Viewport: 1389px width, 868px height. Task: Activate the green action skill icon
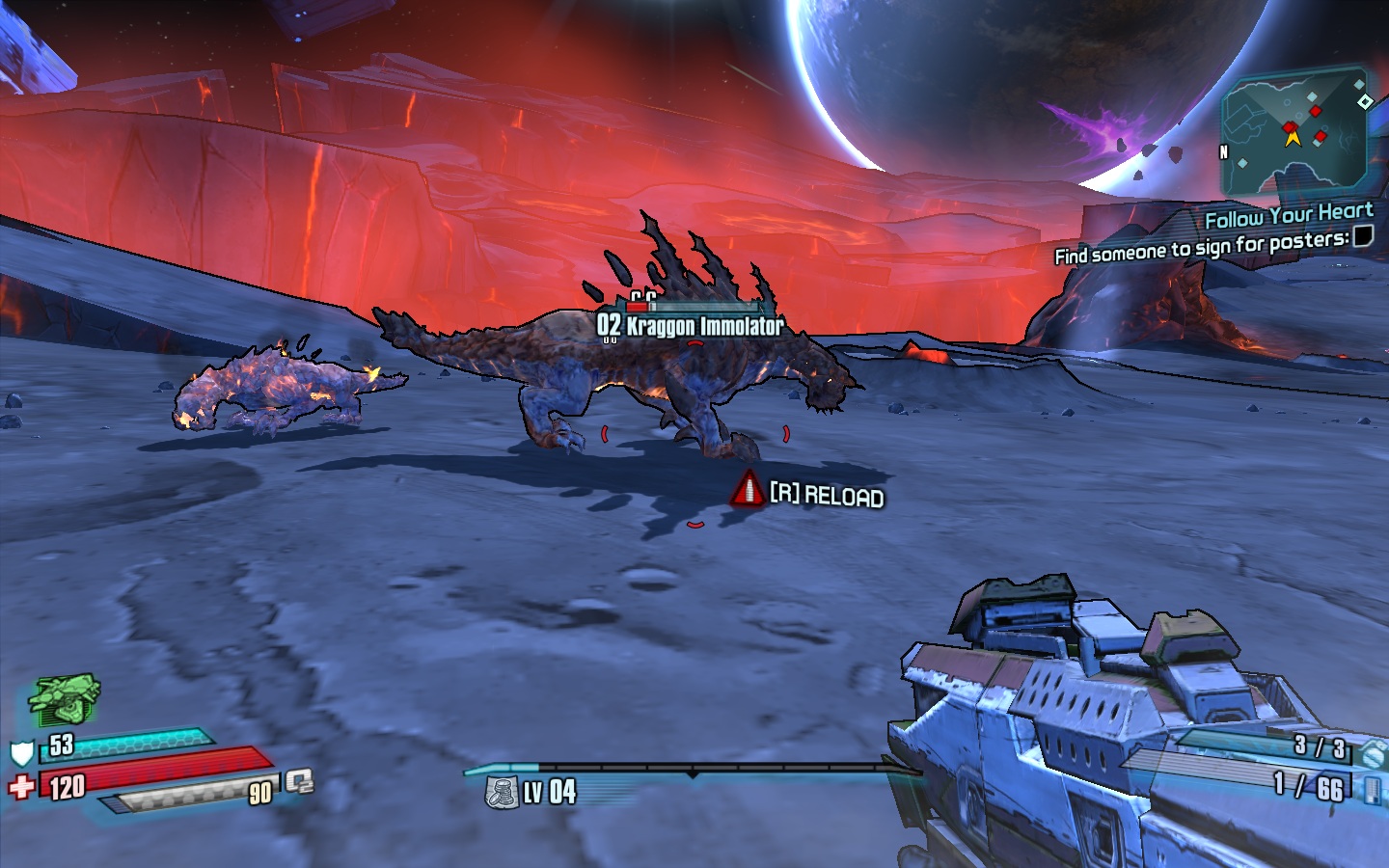[65, 699]
